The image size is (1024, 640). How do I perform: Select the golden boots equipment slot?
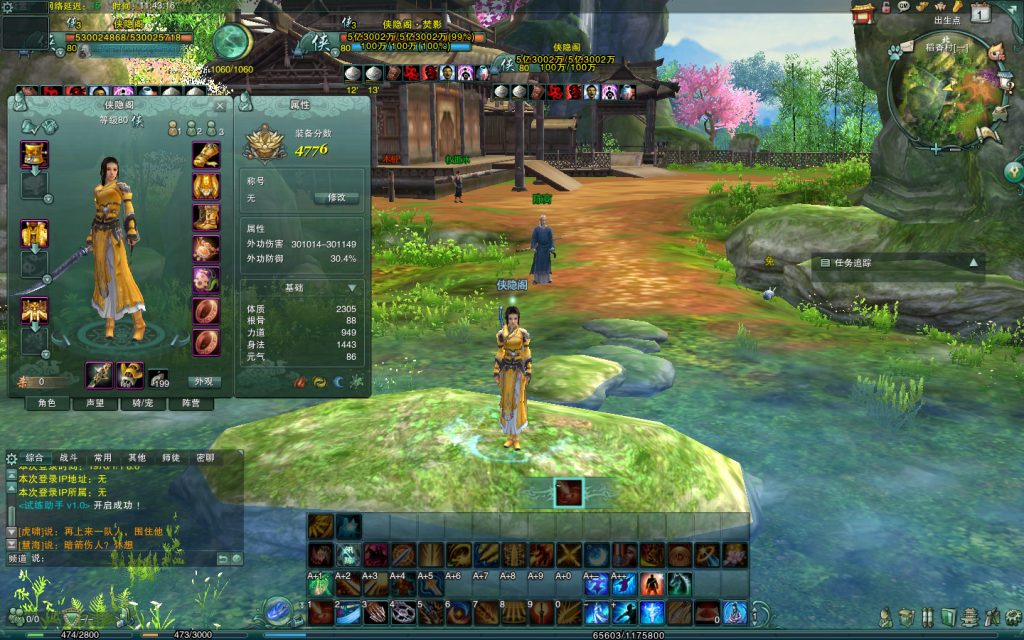coord(206,217)
